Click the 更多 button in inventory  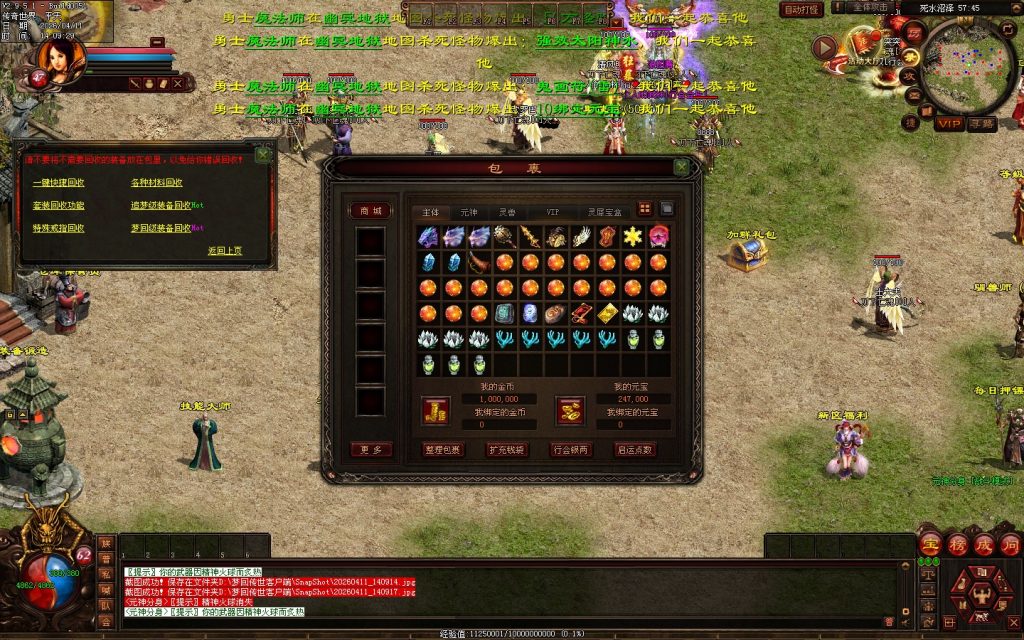point(370,450)
